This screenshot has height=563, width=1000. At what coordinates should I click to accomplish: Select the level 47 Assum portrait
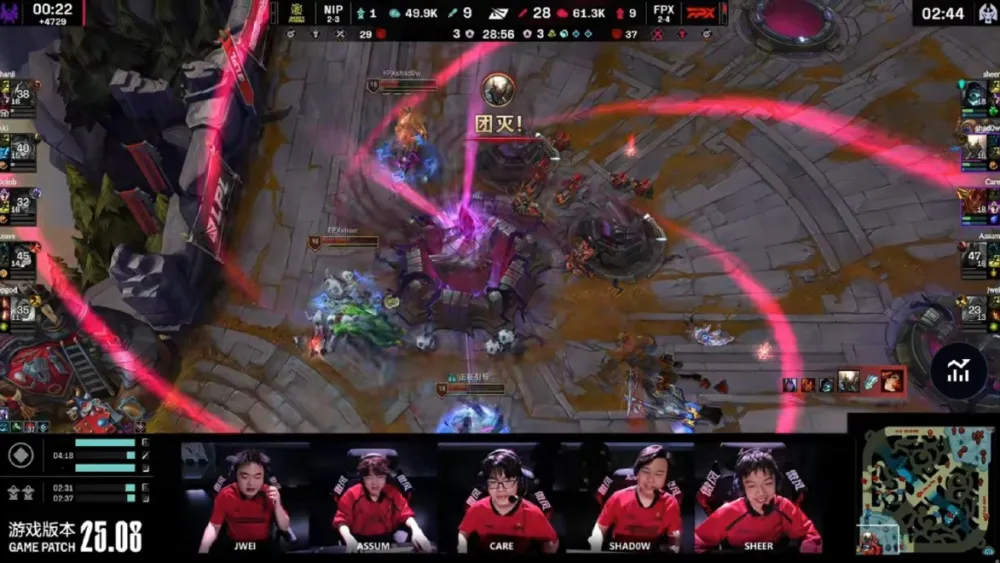974,260
